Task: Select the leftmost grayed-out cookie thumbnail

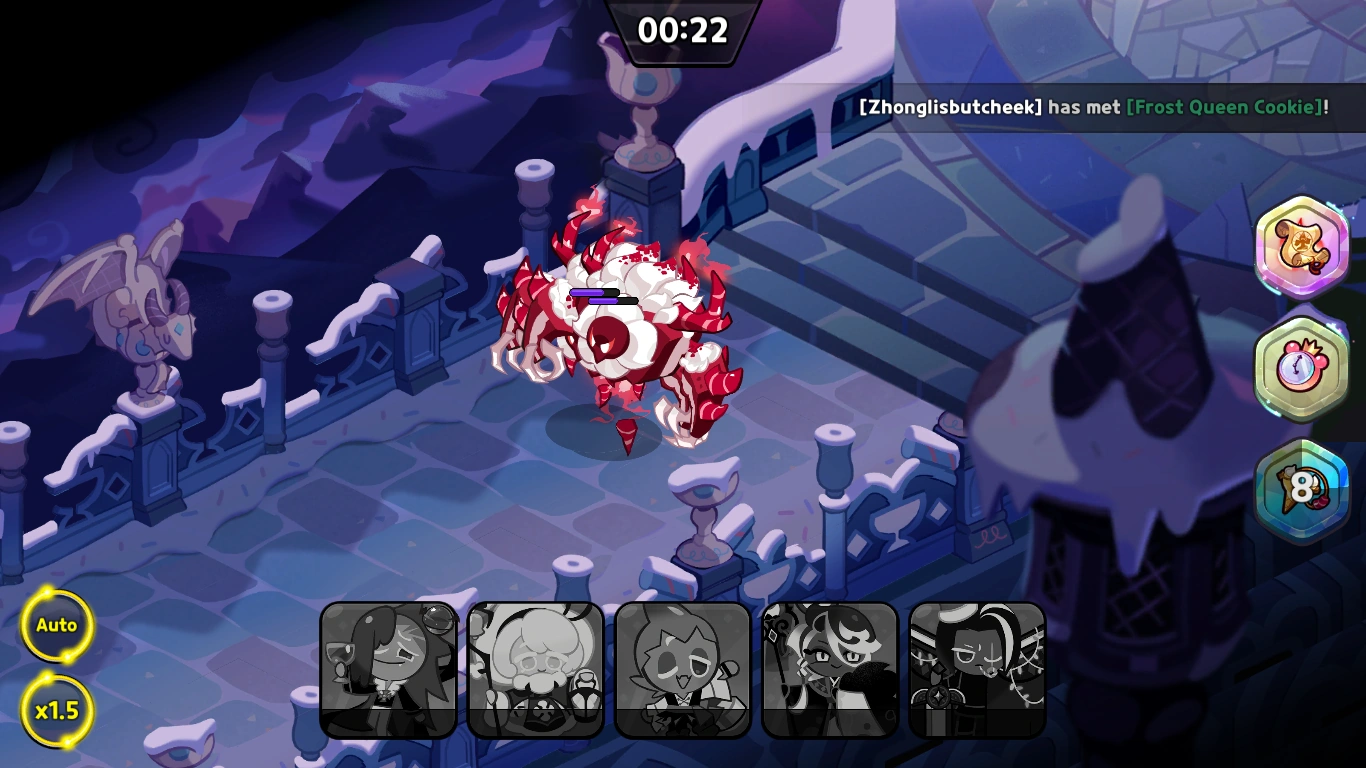Action: [388, 668]
